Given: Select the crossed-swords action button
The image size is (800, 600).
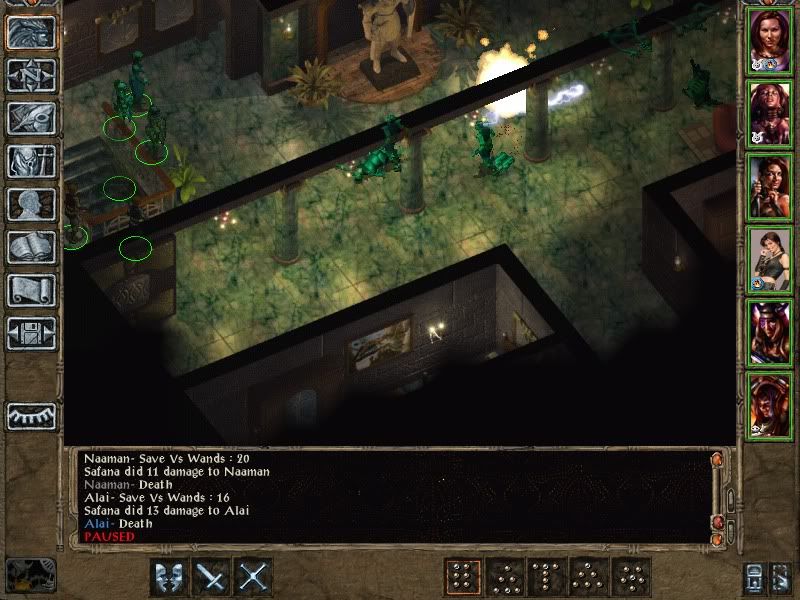Looking at the screenshot, I should click(254, 577).
